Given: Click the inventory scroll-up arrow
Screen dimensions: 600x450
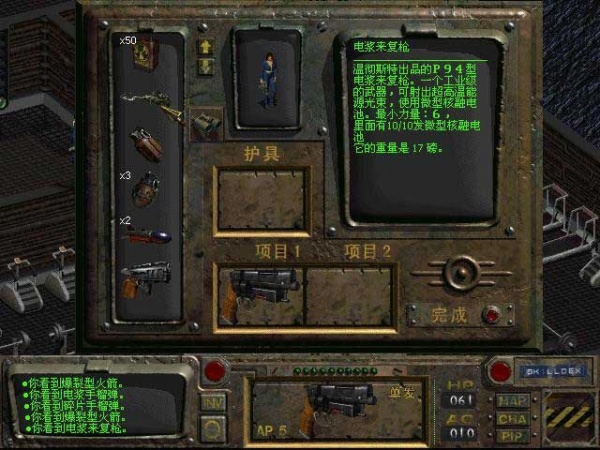Looking at the screenshot, I should point(207,47).
